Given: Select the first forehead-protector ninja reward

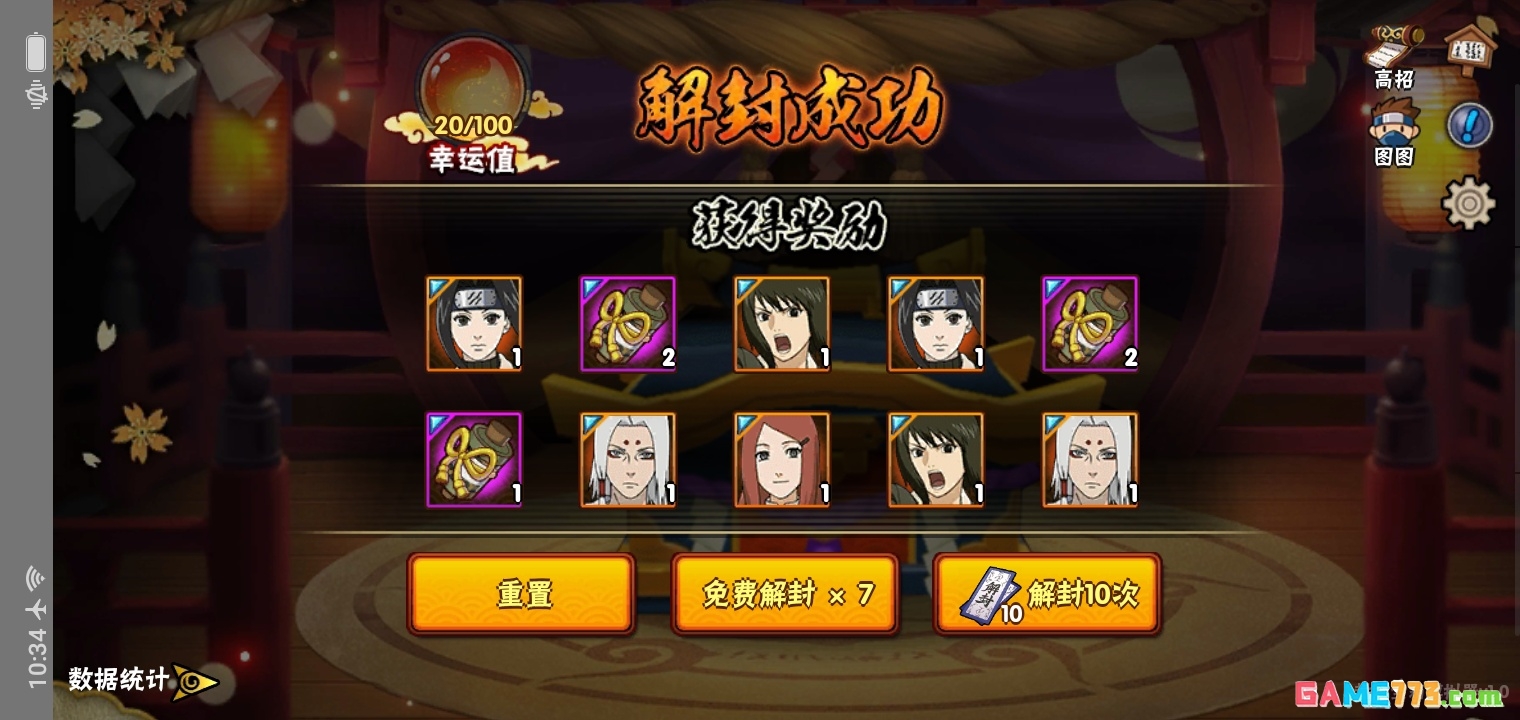Looking at the screenshot, I should (x=474, y=324).
